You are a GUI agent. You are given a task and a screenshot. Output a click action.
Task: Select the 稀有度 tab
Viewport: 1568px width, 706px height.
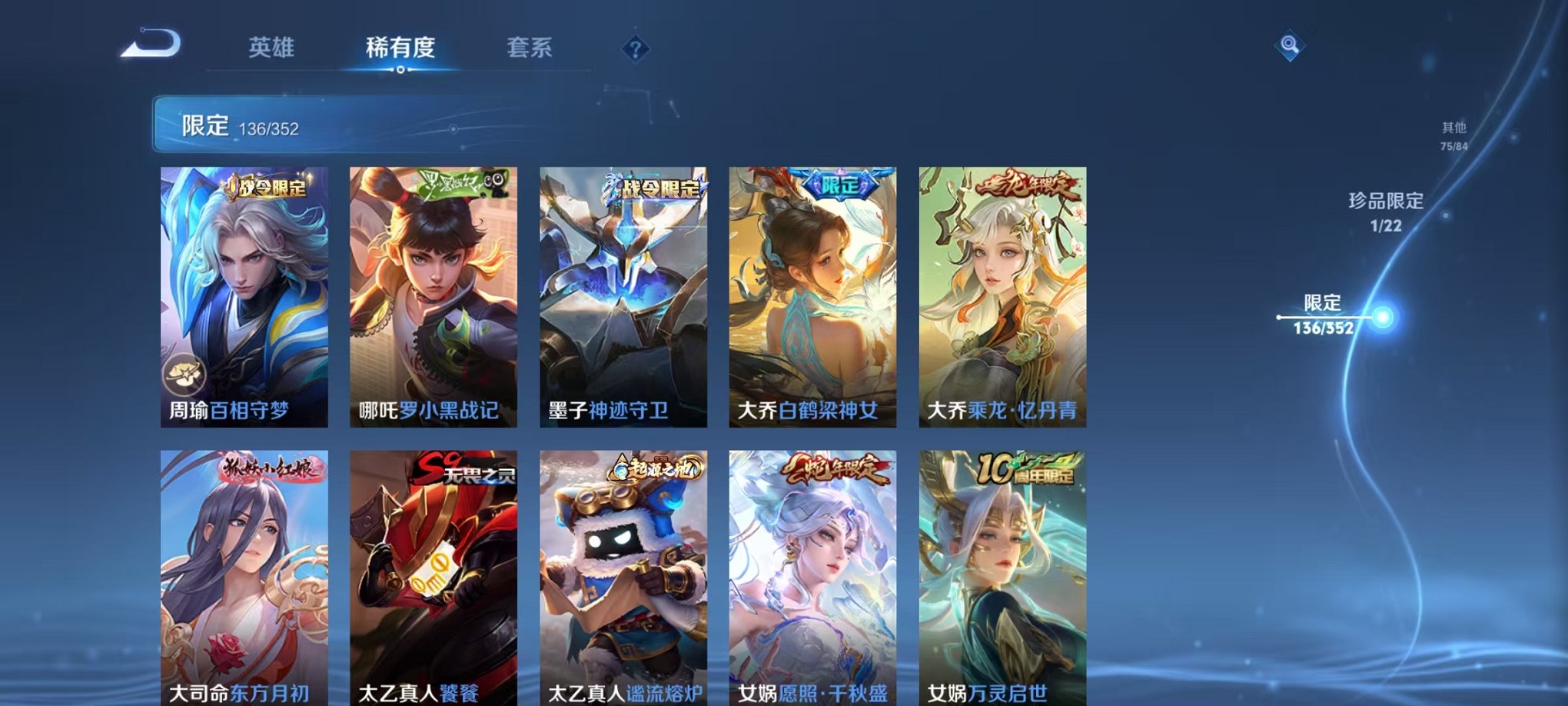pos(399,48)
